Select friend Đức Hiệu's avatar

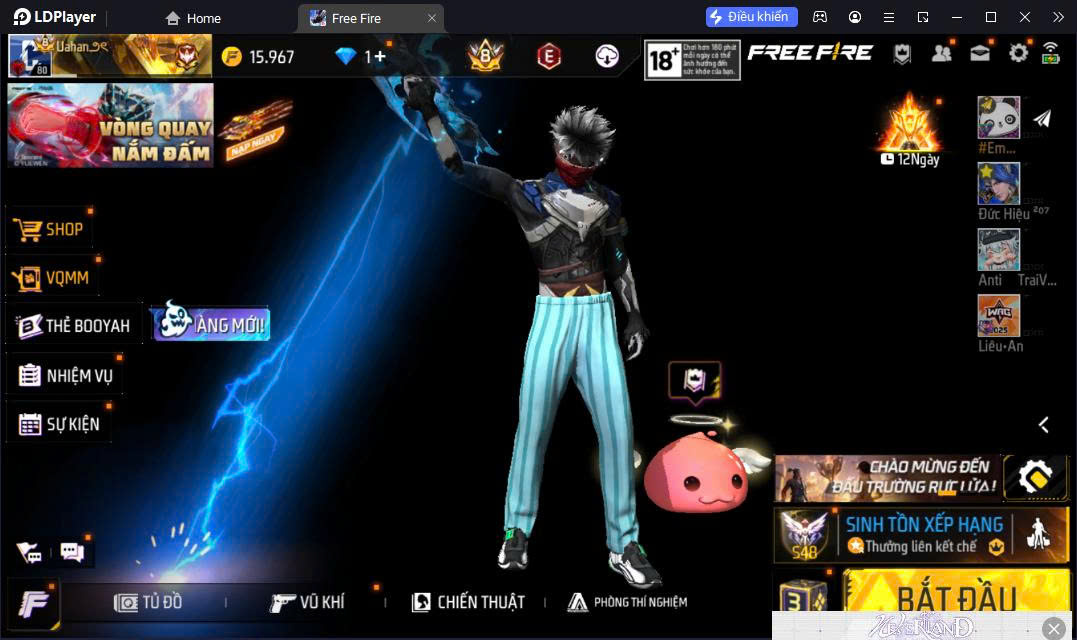point(998,184)
